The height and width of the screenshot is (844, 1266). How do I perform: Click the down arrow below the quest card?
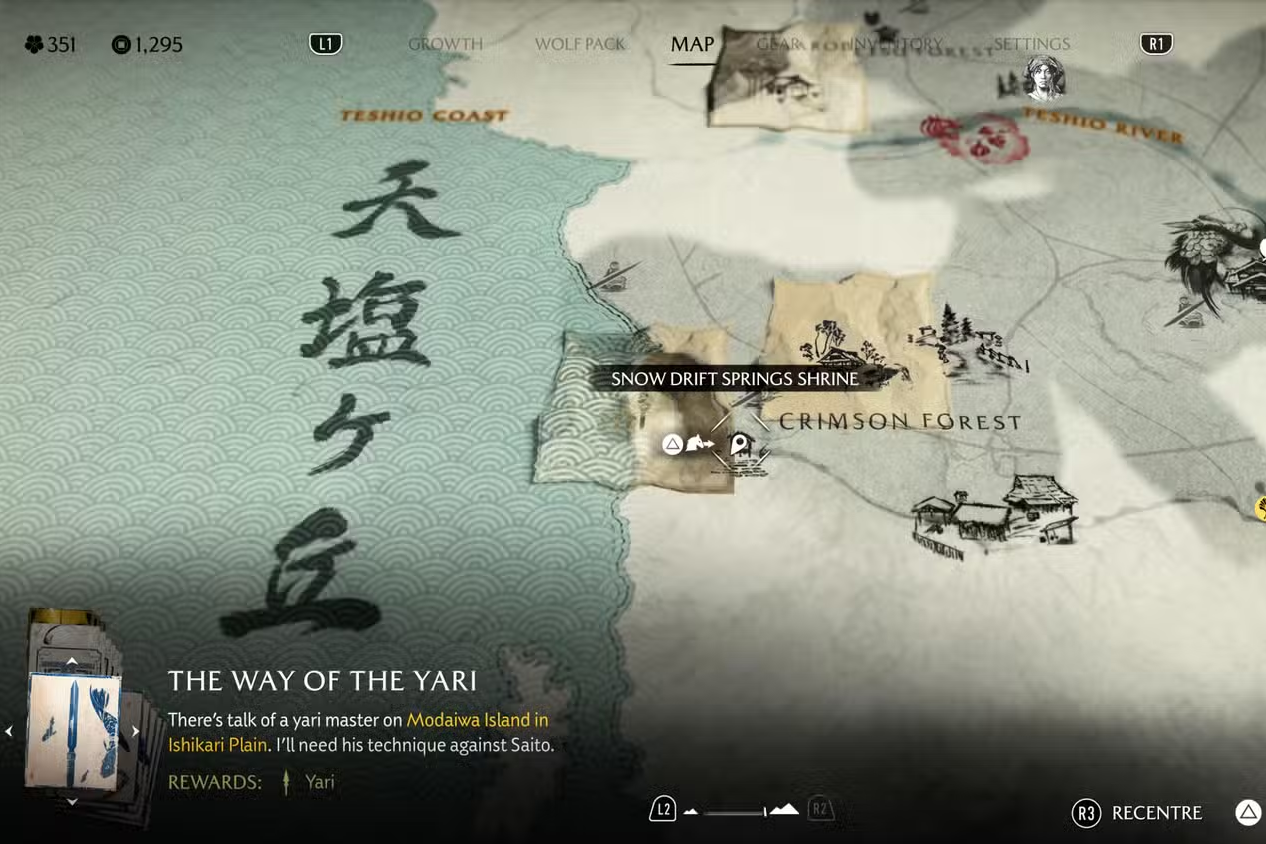(x=72, y=801)
